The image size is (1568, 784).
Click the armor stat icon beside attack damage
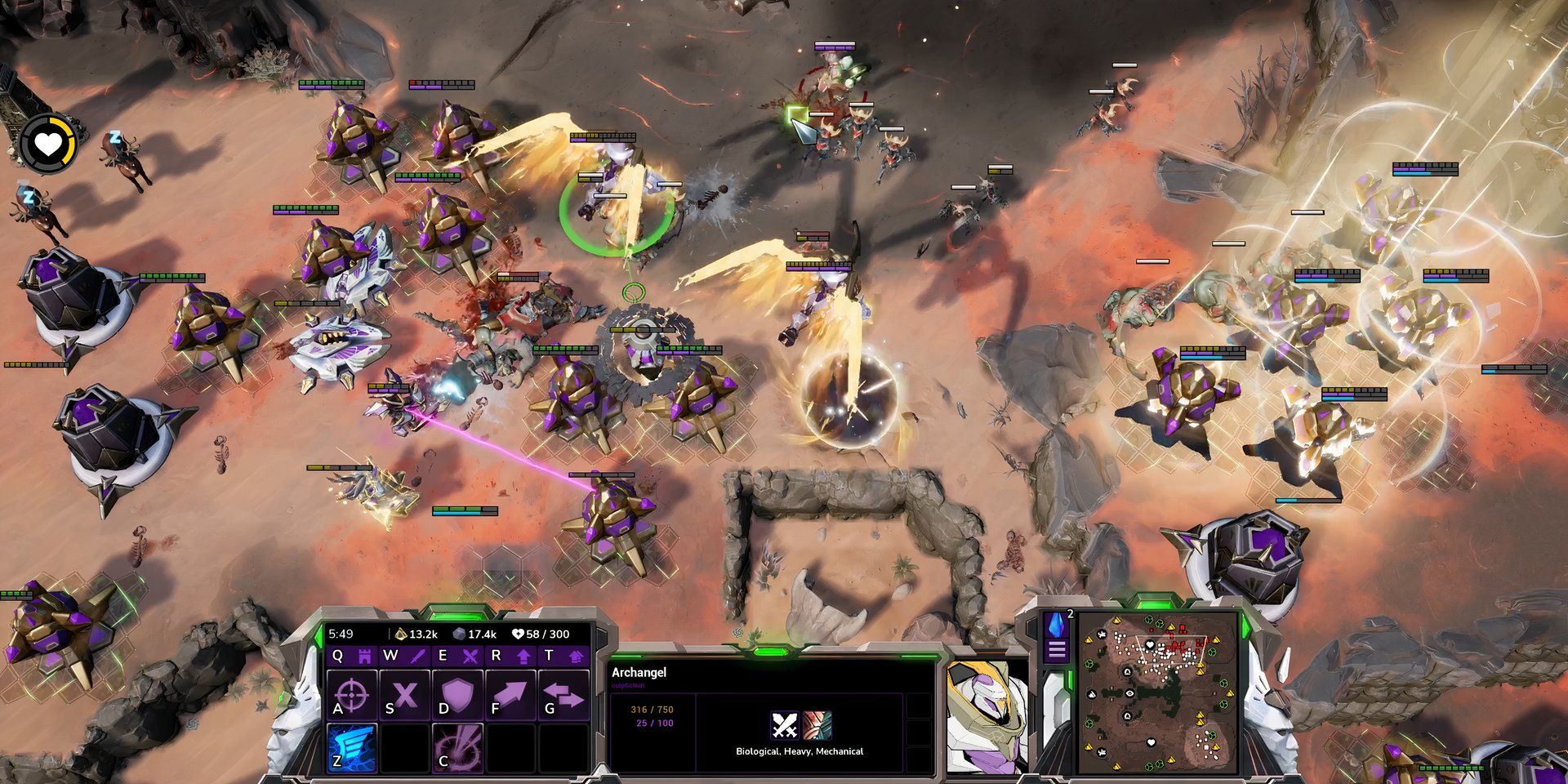(x=817, y=724)
